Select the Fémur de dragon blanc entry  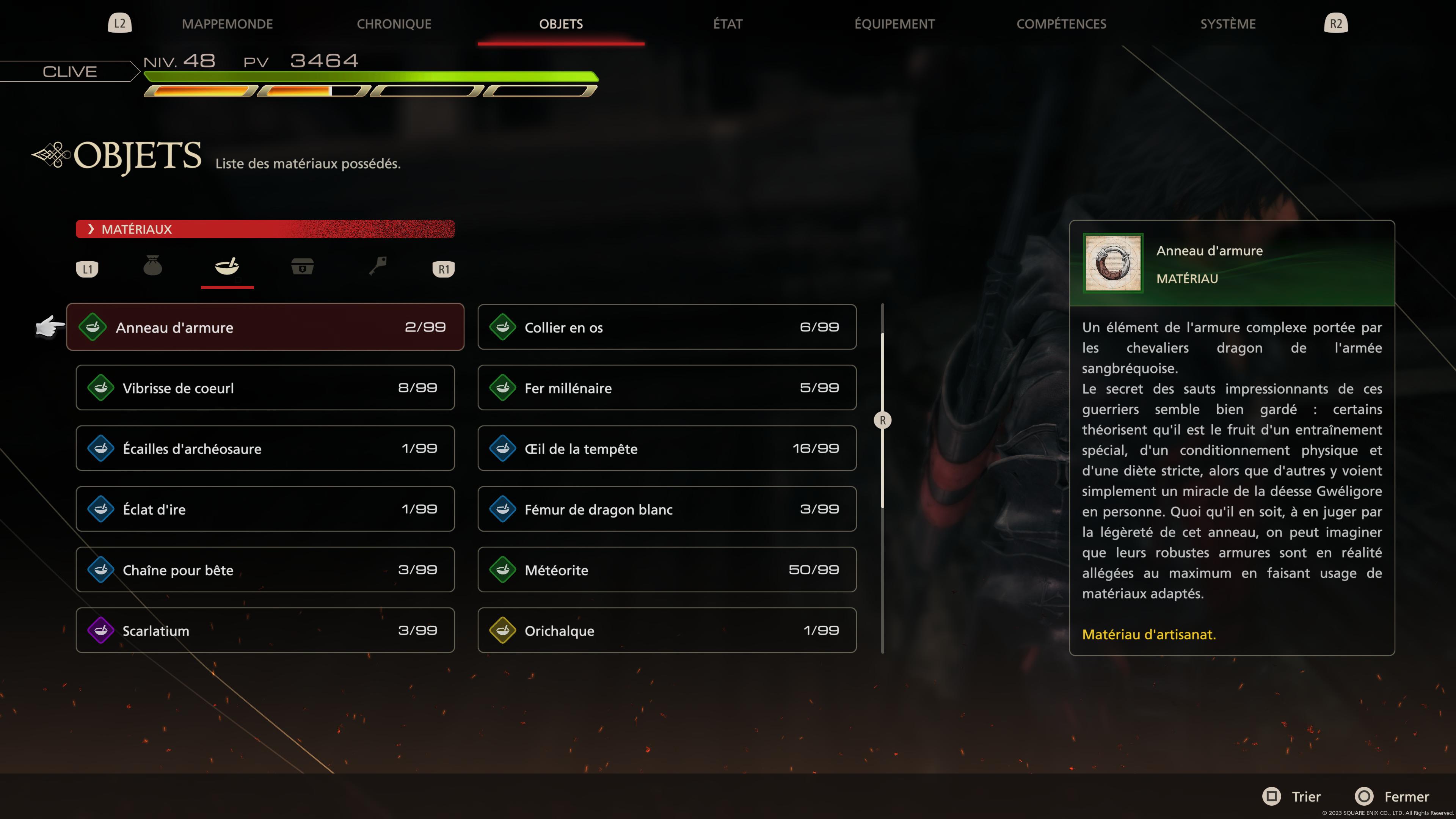coord(667,509)
